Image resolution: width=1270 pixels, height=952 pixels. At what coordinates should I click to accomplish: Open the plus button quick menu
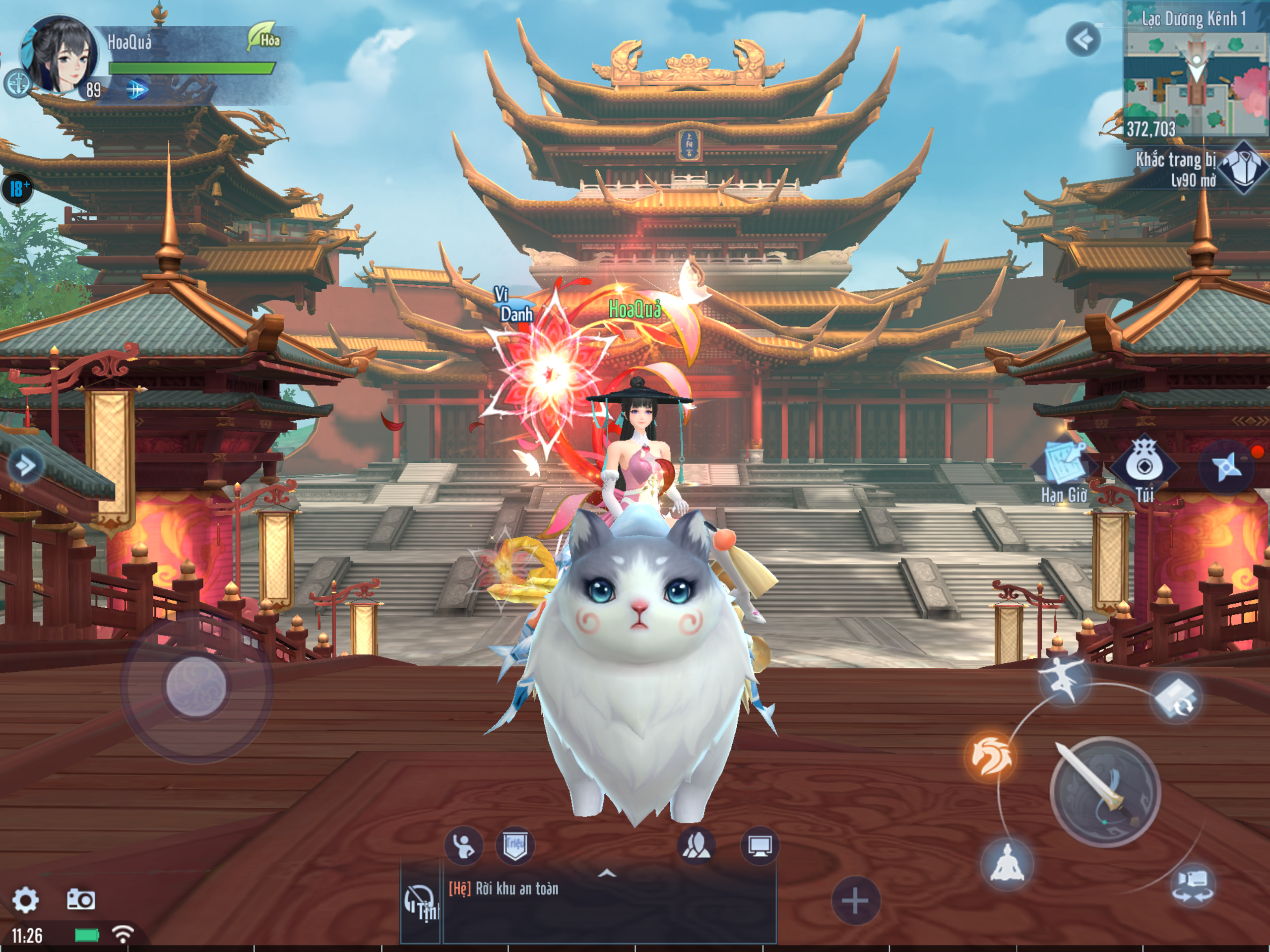pos(855,900)
